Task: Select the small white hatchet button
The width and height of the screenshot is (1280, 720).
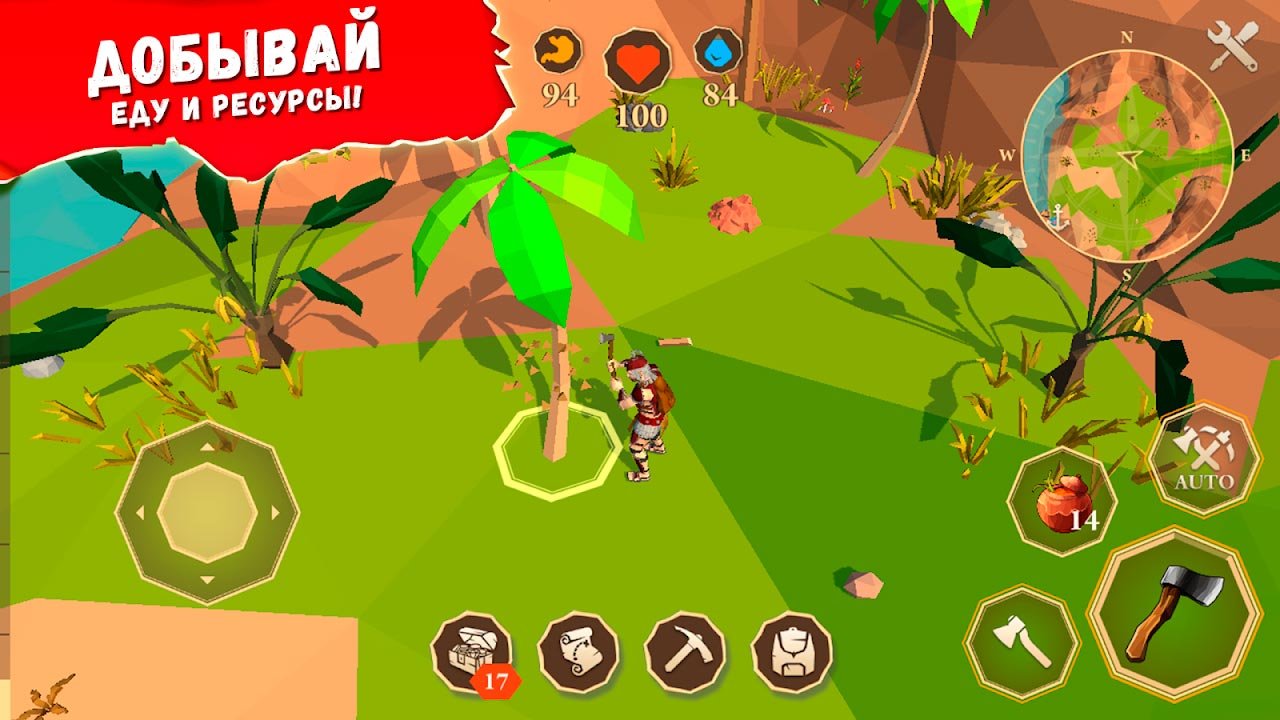Action: coord(1021,642)
